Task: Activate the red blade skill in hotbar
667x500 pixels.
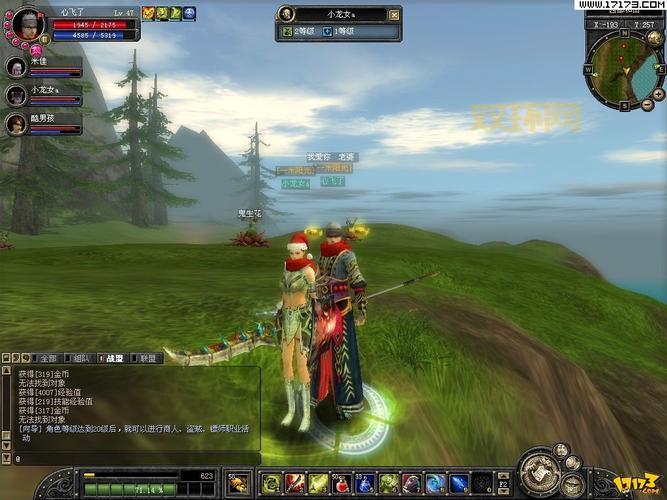Action: (x=294, y=484)
